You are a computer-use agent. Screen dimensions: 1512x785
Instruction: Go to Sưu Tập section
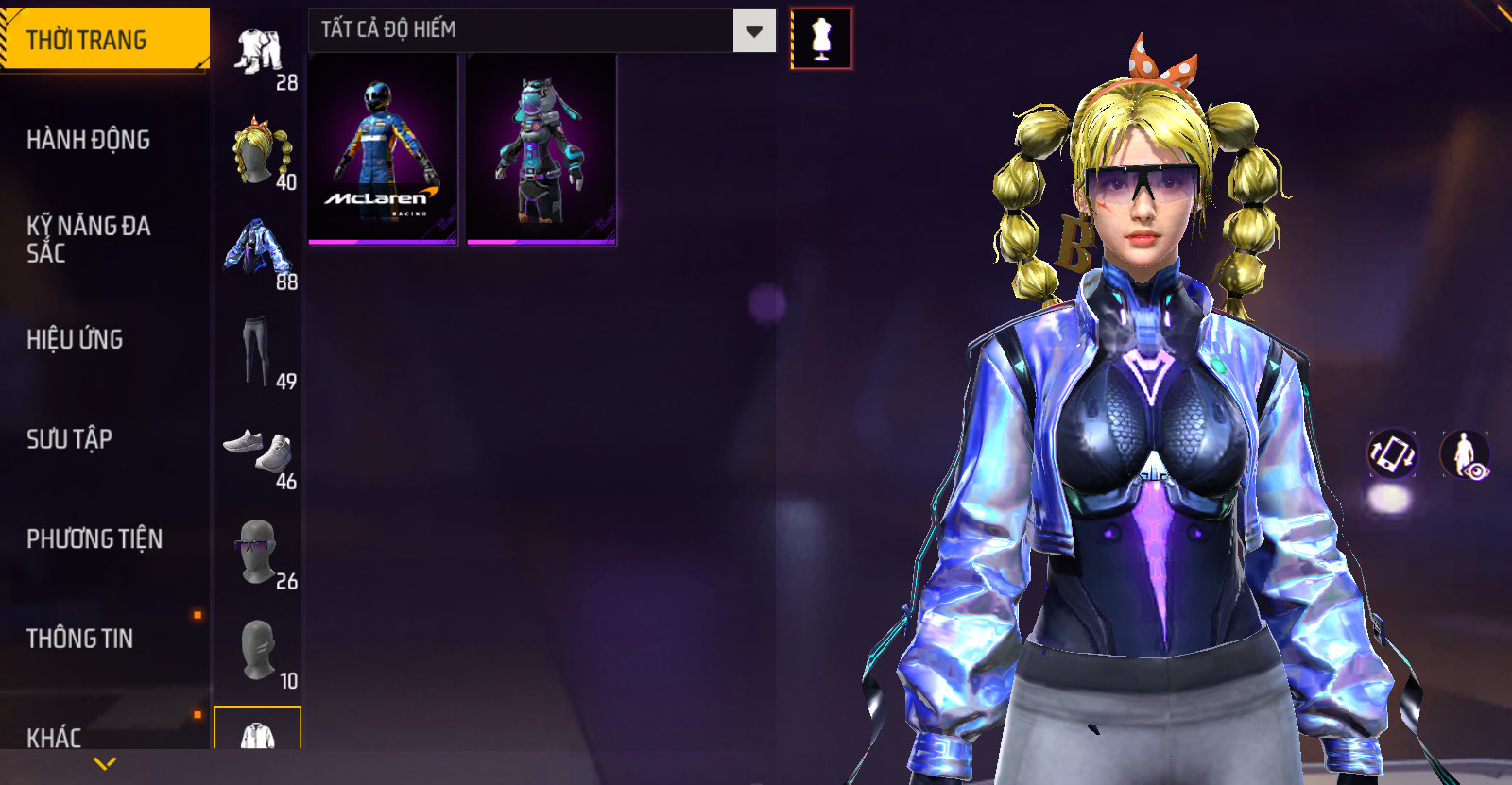pyautogui.click(x=70, y=439)
